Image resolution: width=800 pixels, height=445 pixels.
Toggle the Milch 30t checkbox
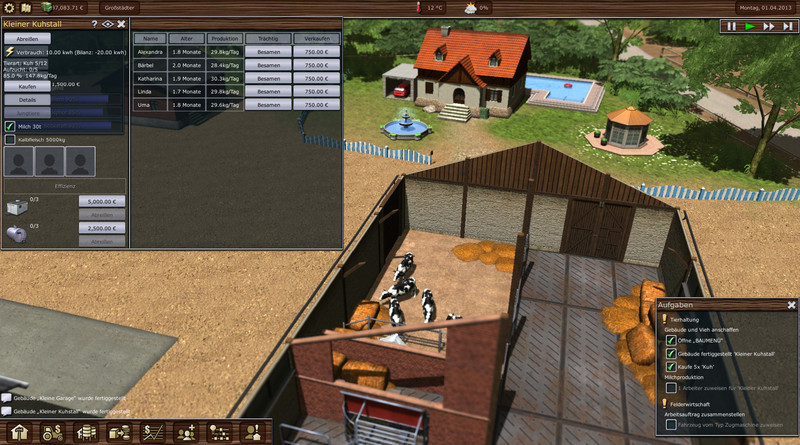click(x=10, y=125)
